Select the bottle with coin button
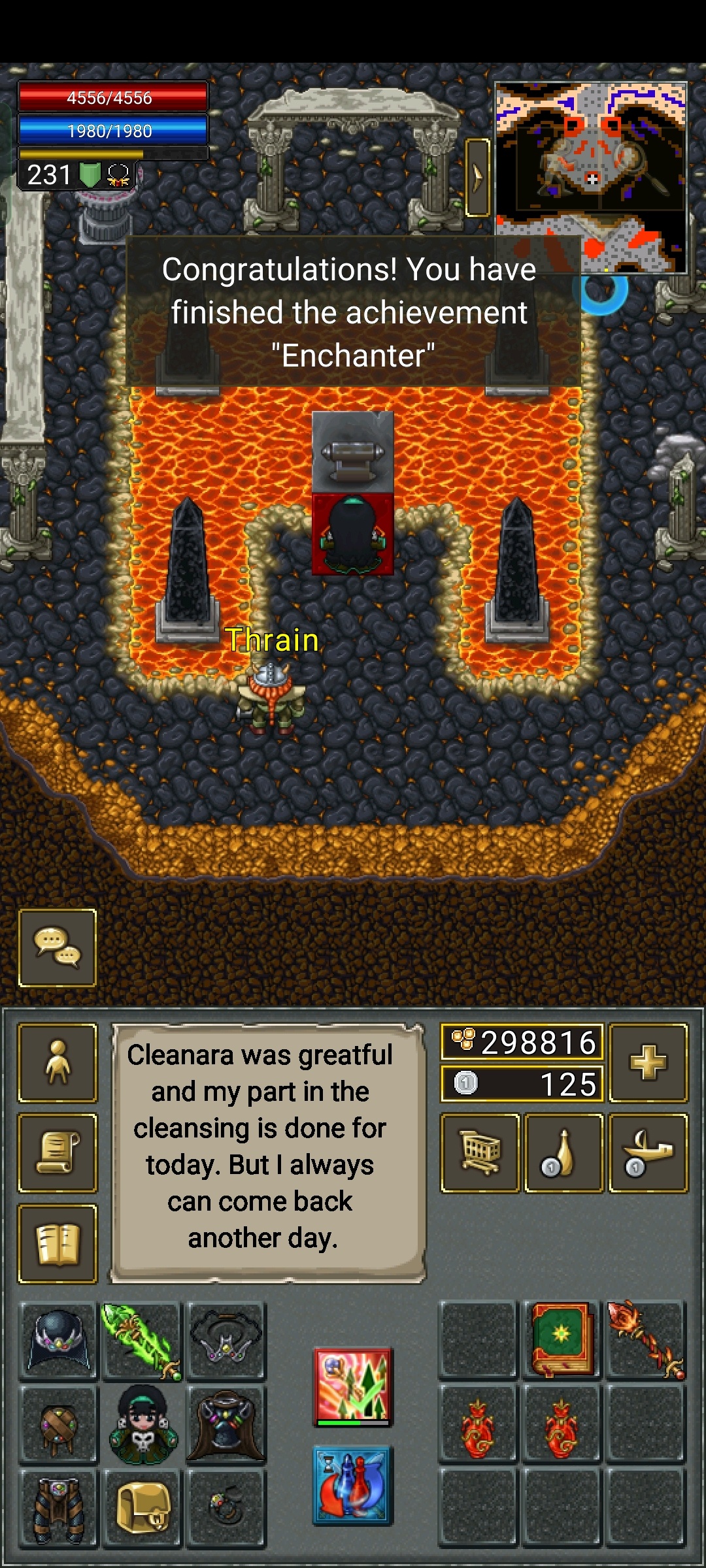 click(x=563, y=1153)
